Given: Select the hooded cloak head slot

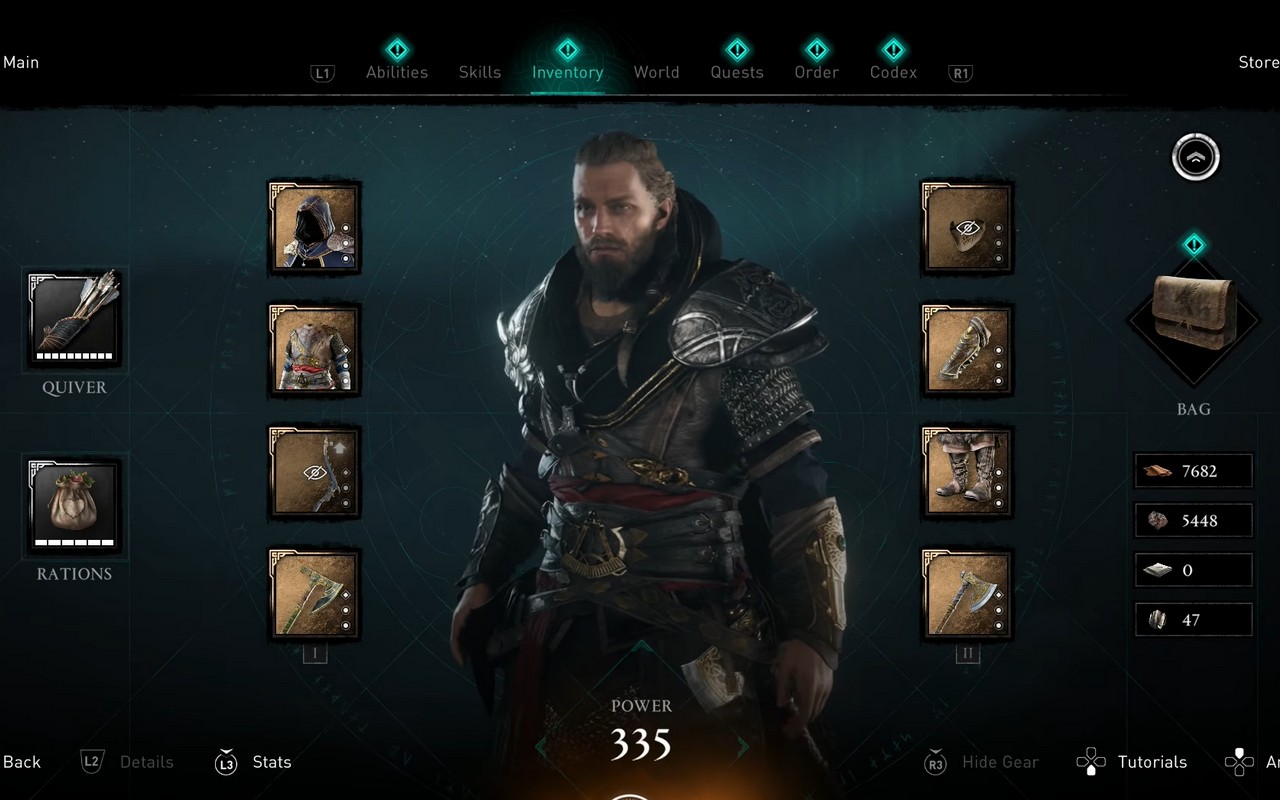Looking at the screenshot, I should click(314, 226).
